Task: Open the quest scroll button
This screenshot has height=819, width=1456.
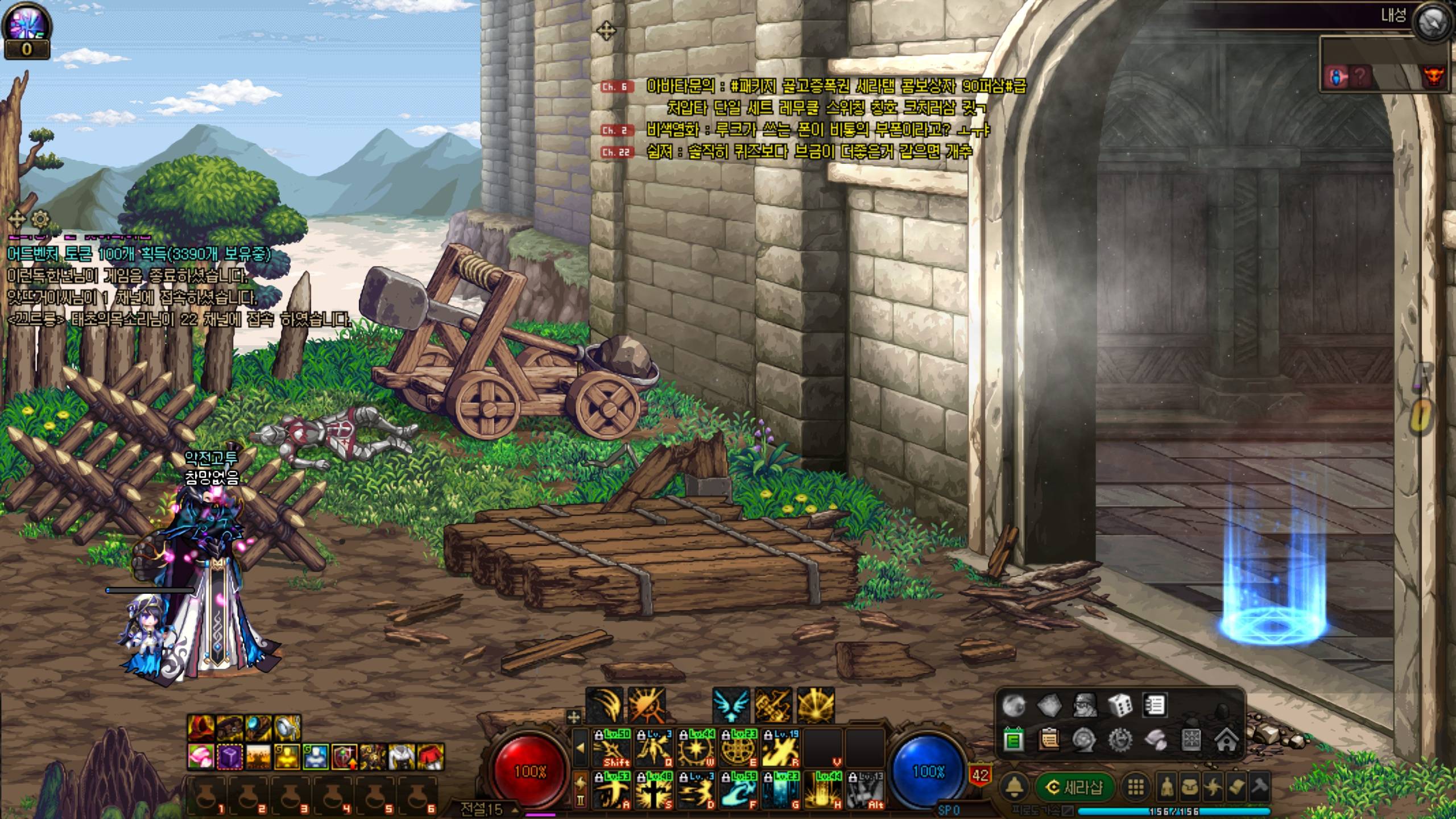Action: pyautogui.click(x=1236, y=787)
